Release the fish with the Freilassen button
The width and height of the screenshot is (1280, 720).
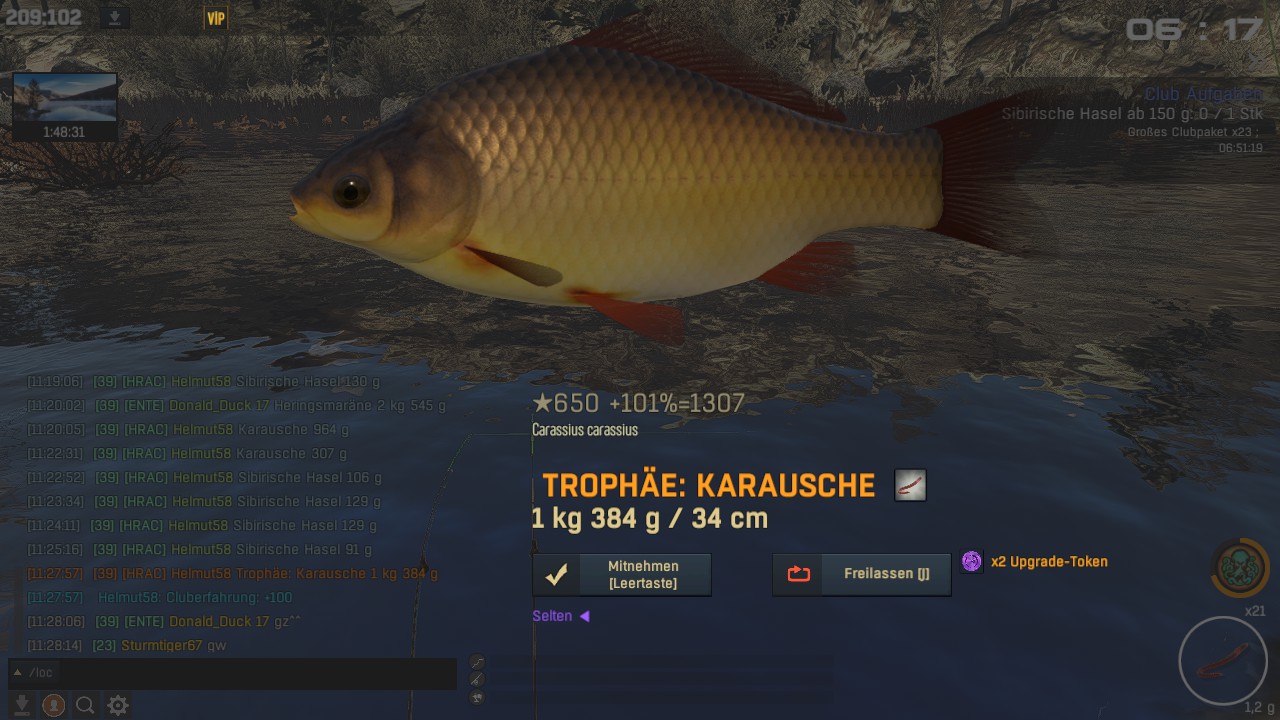(861, 575)
